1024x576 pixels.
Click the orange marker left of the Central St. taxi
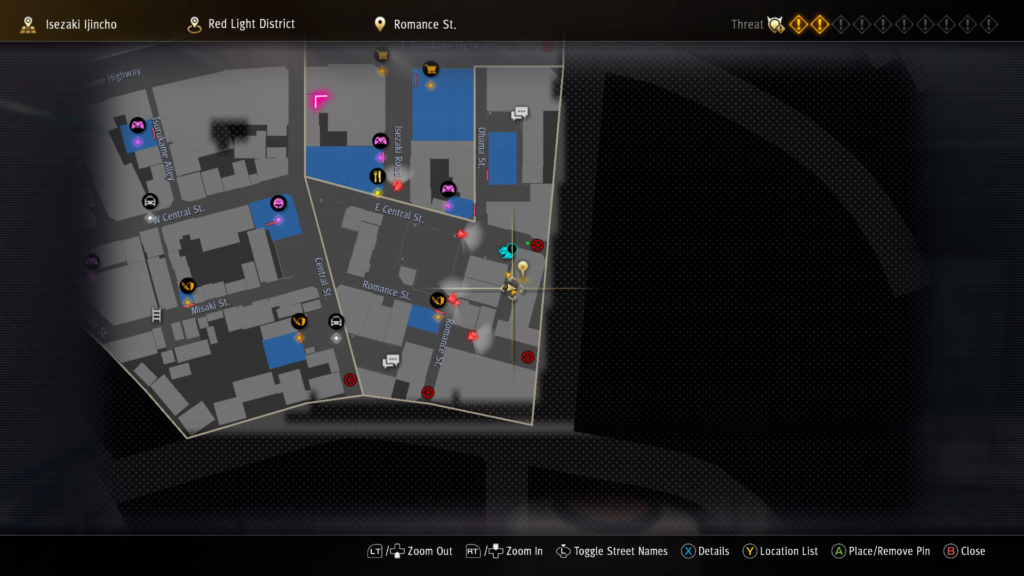tap(298, 321)
